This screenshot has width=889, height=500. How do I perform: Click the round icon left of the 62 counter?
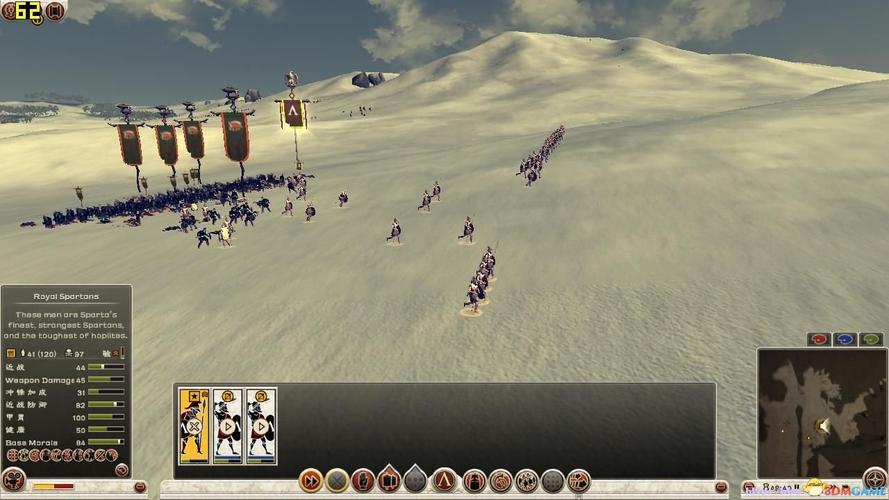pos(11,11)
